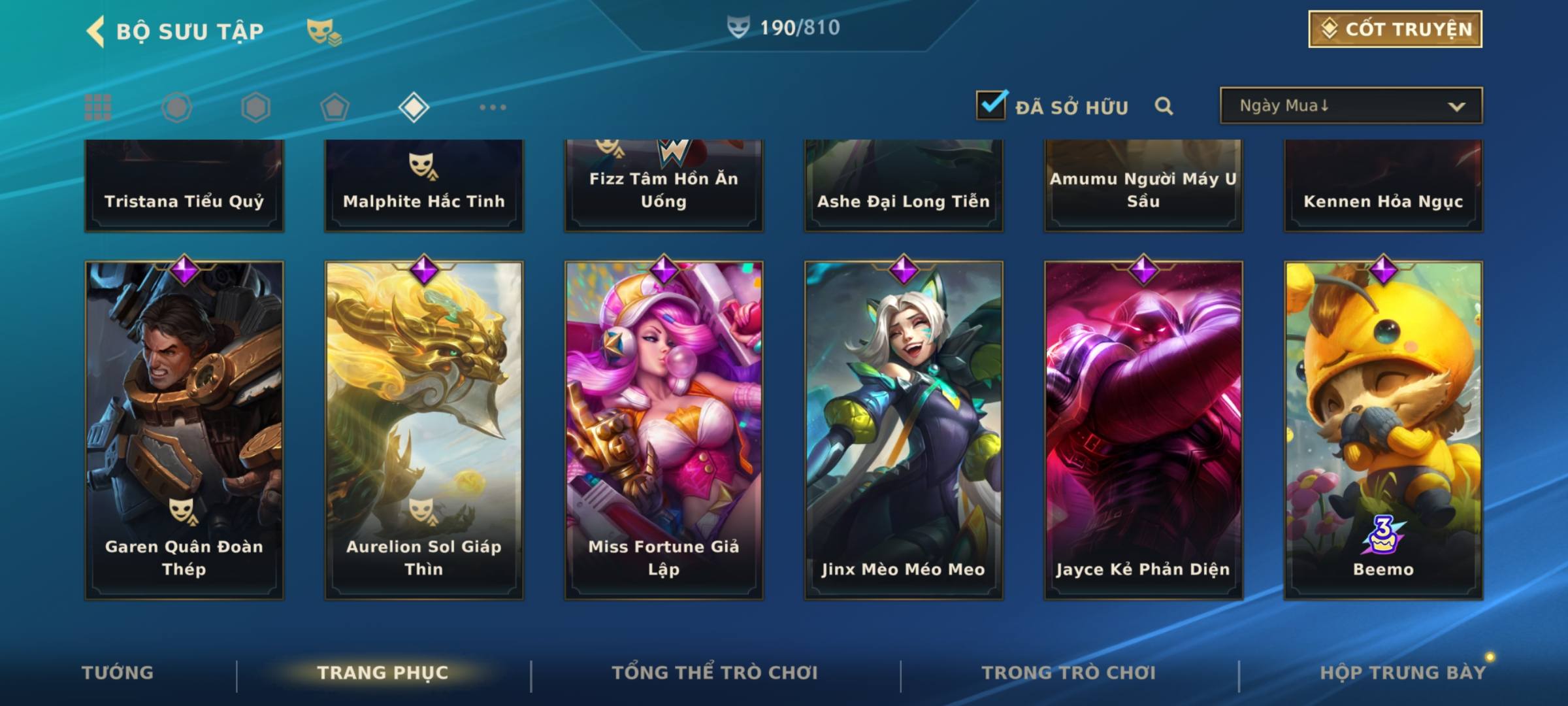Image resolution: width=1568 pixels, height=706 pixels.
Task: Toggle the Đã Sở Hữu checkbox
Action: (991, 105)
